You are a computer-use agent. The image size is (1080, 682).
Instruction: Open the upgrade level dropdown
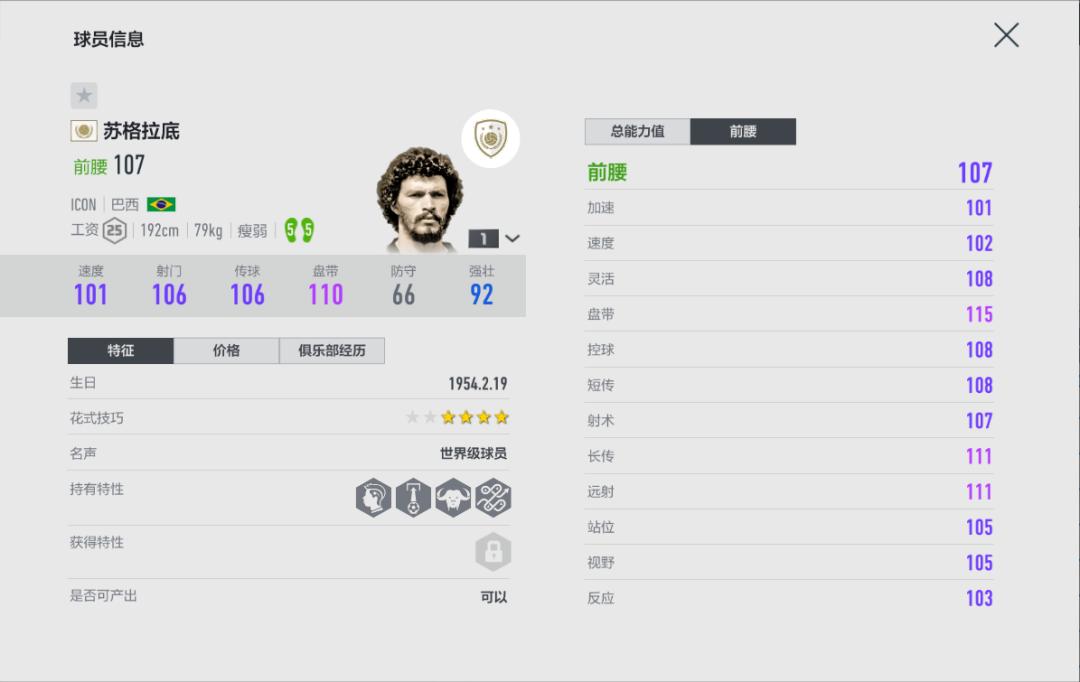click(495, 239)
